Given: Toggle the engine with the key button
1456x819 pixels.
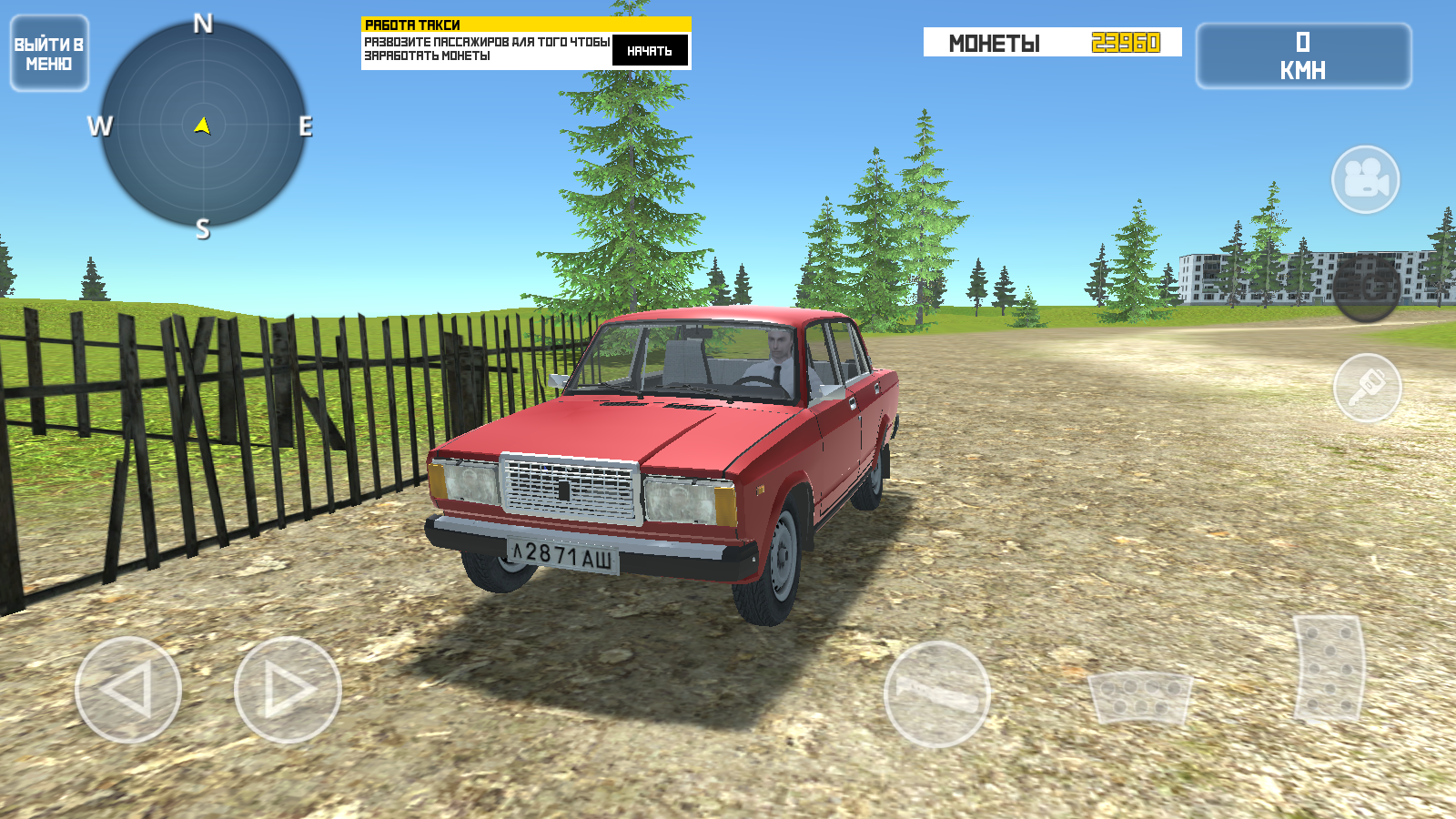Looking at the screenshot, I should (x=1370, y=387).
